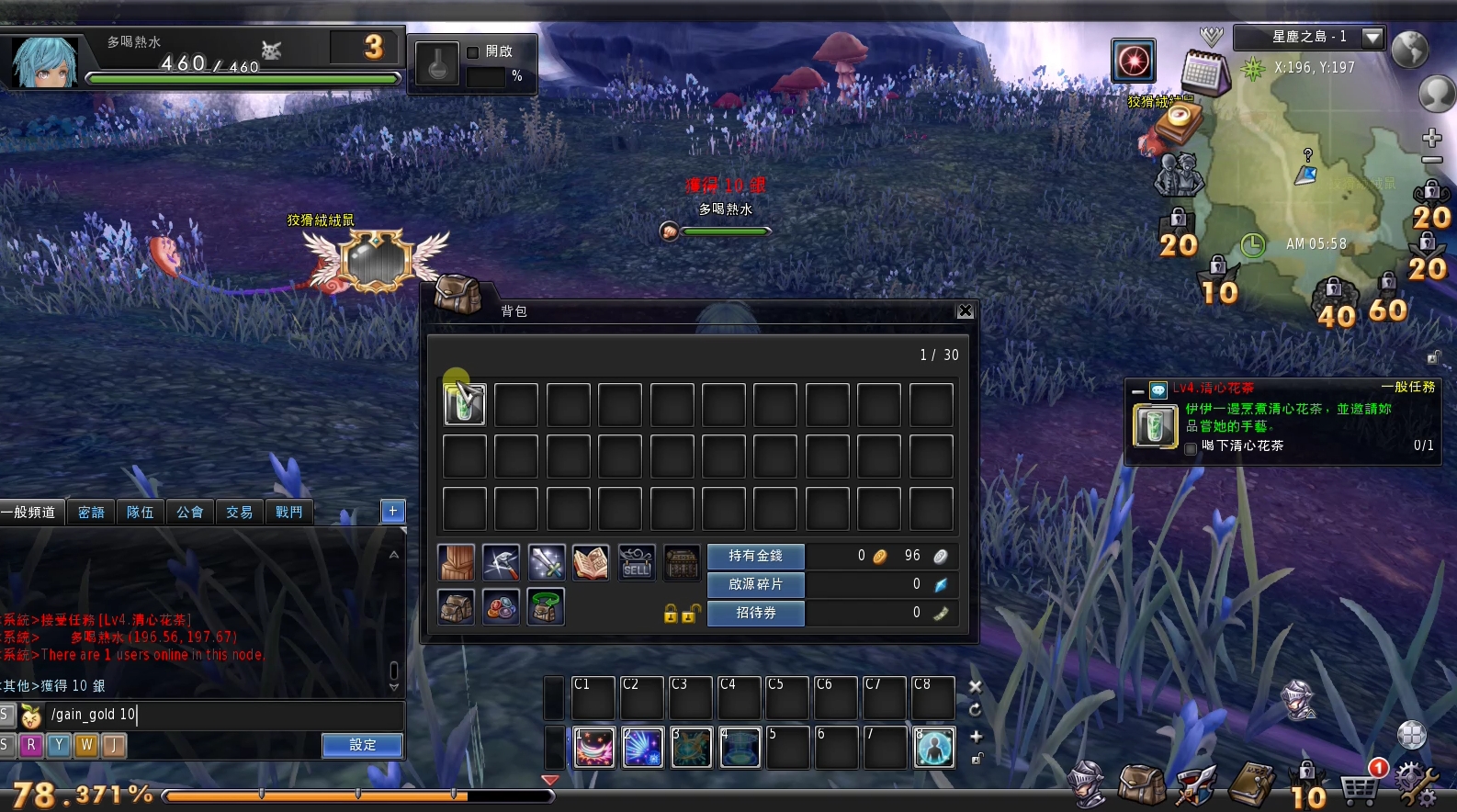Click the 持有金錢 button
The width and height of the screenshot is (1457, 812).
(755, 556)
